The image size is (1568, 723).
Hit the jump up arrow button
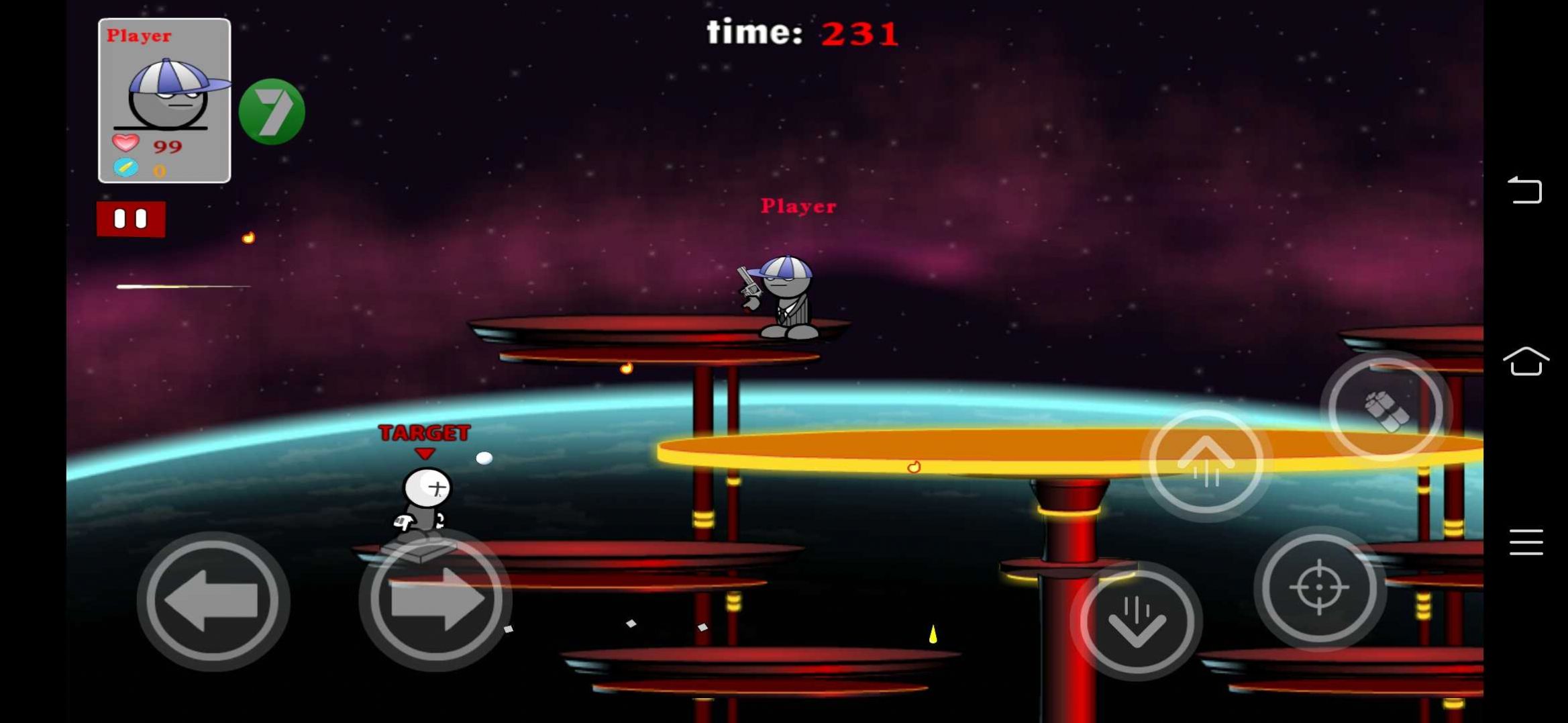click(1206, 462)
